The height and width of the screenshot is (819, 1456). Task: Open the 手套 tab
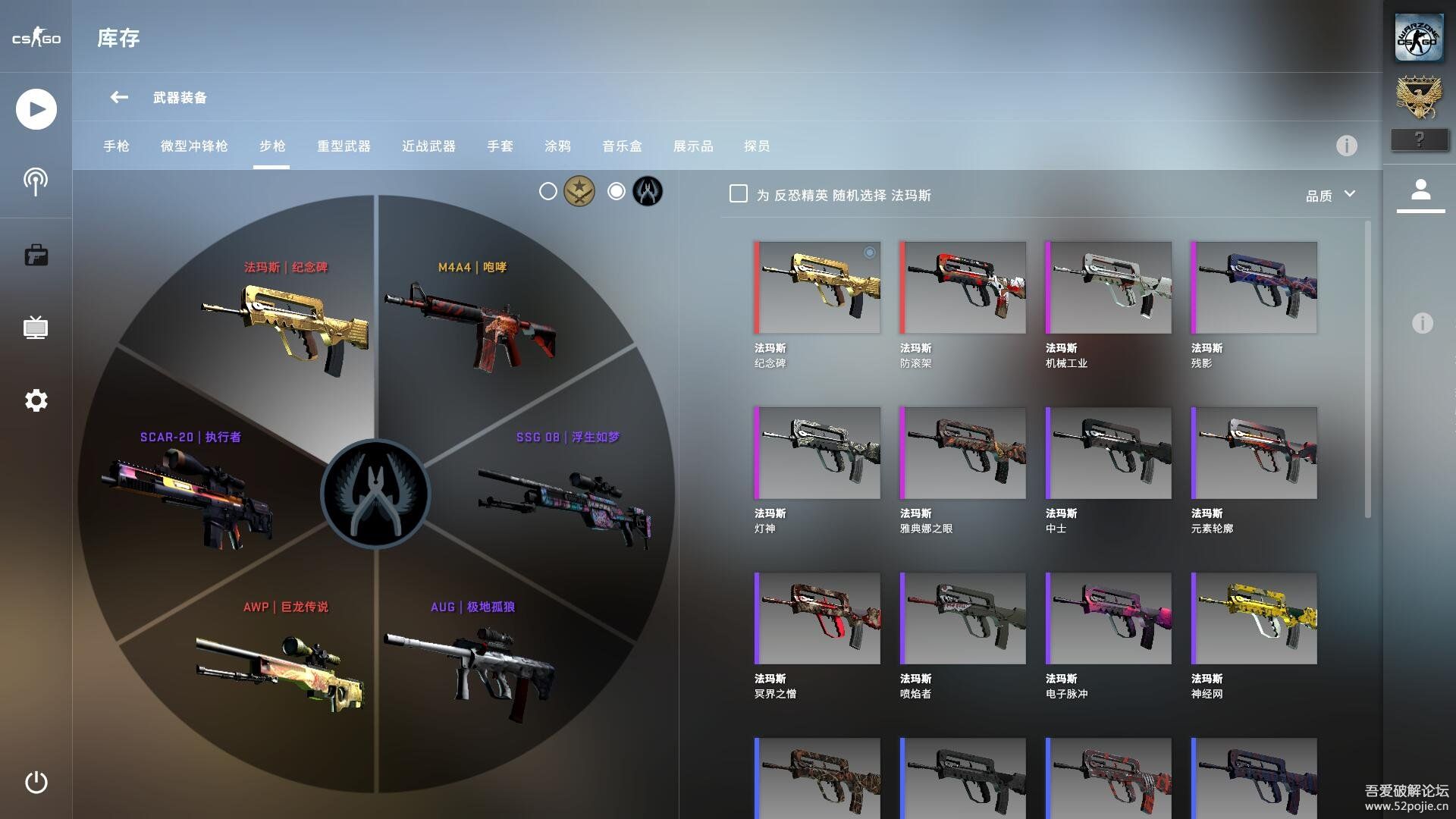click(x=500, y=146)
